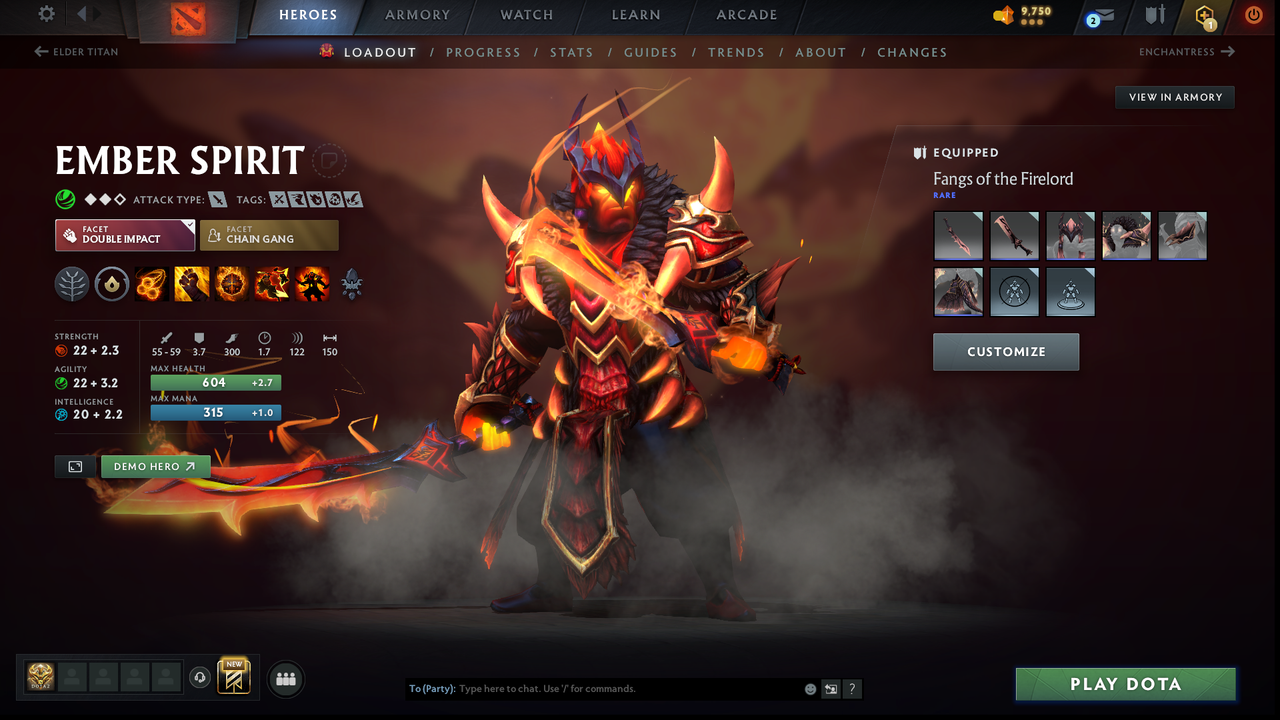1280x720 pixels.
Task: Click the Dota Plus hexagon icon
Action: [1204, 16]
